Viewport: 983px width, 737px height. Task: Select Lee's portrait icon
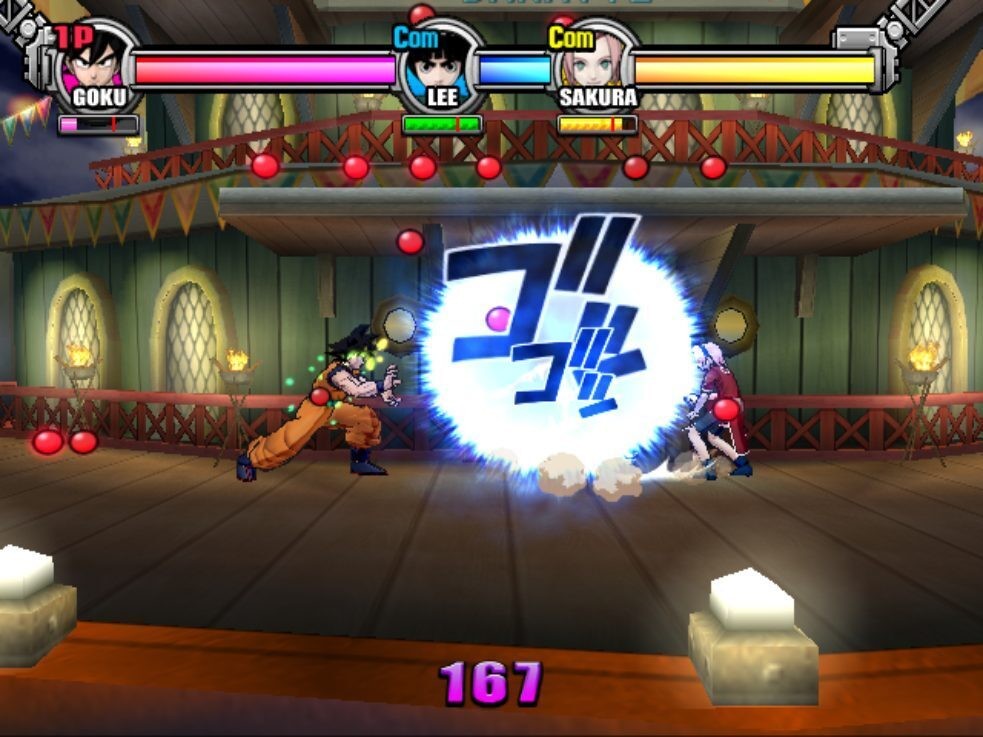(x=439, y=64)
